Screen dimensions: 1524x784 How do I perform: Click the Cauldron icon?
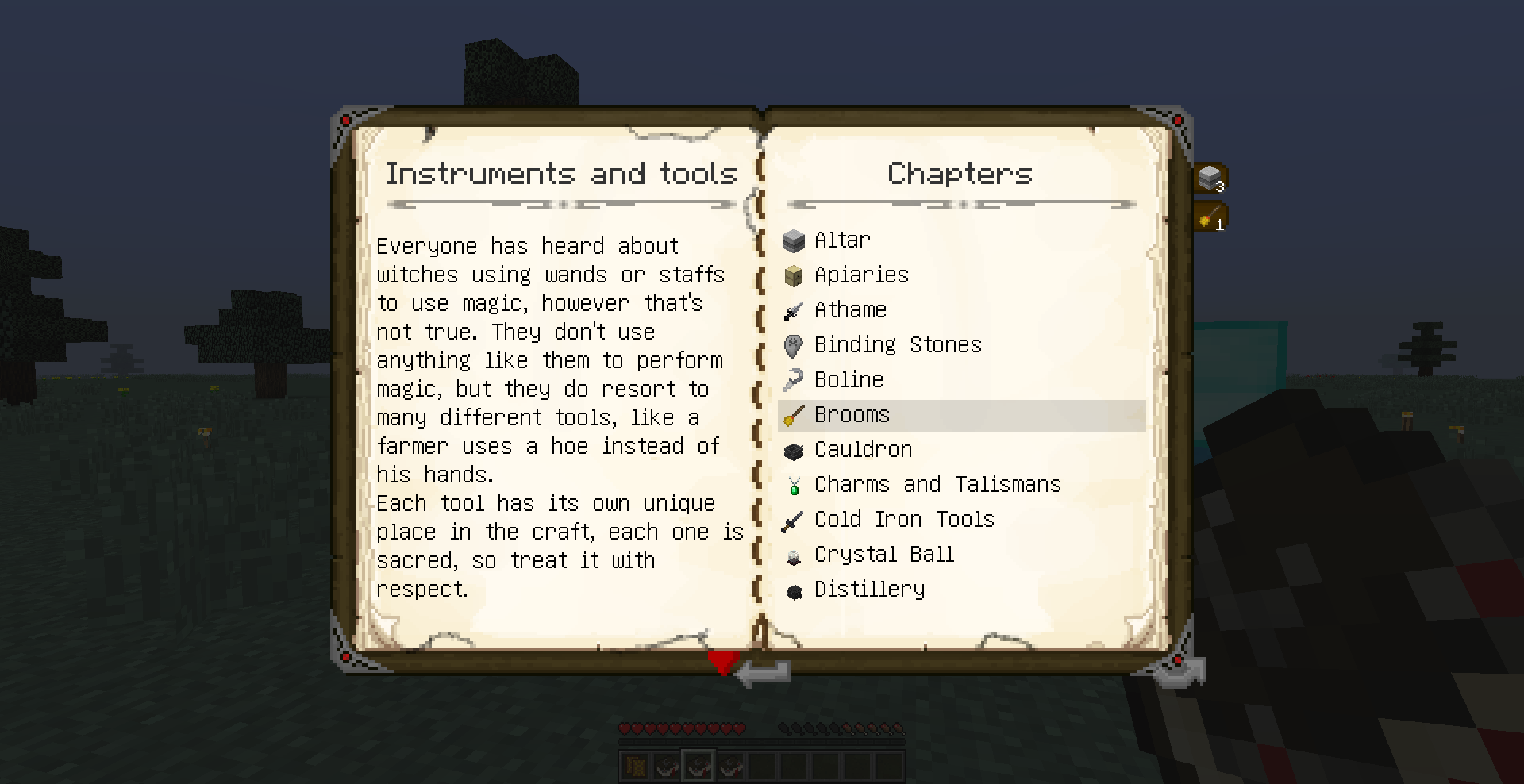coord(794,450)
